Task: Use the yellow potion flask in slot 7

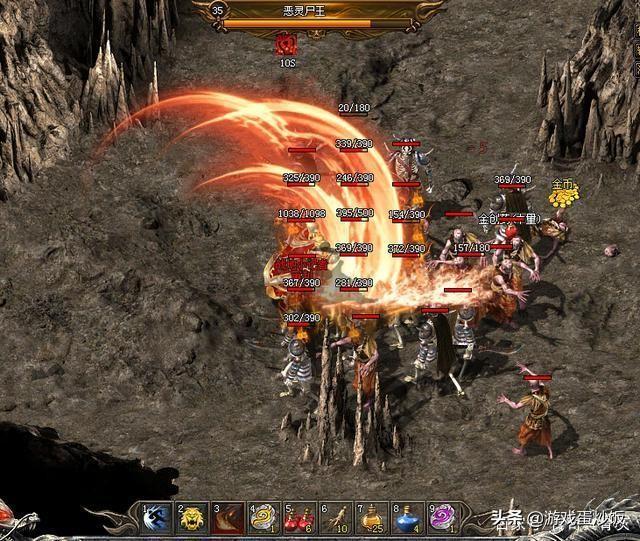Action: (x=371, y=517)
